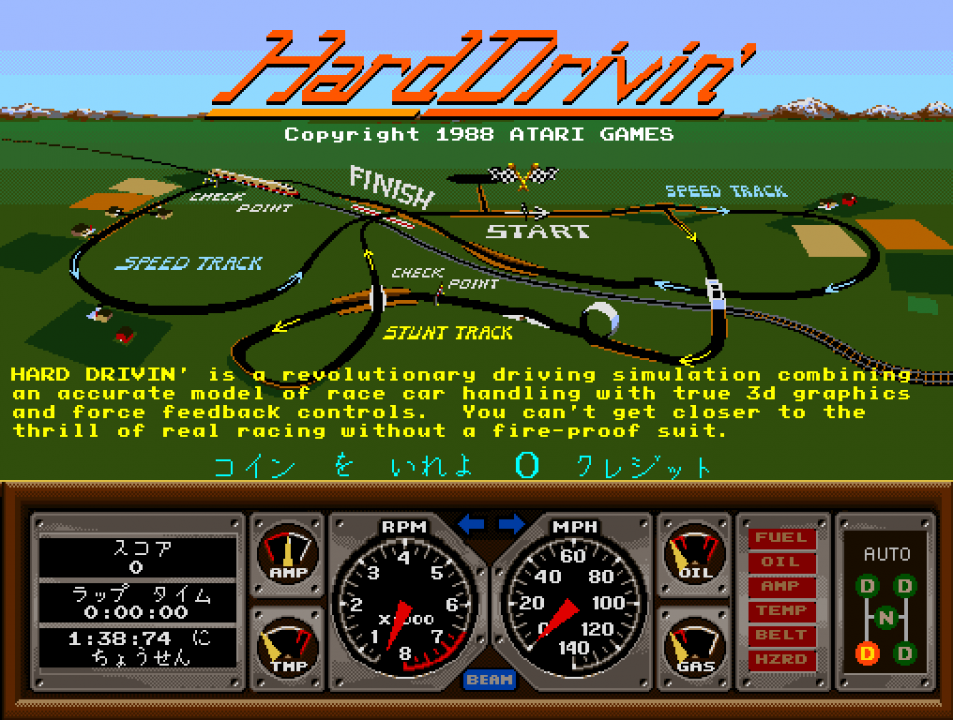Select the TEMP warning light
Screen dimensions: 953x720
point(781,611)
